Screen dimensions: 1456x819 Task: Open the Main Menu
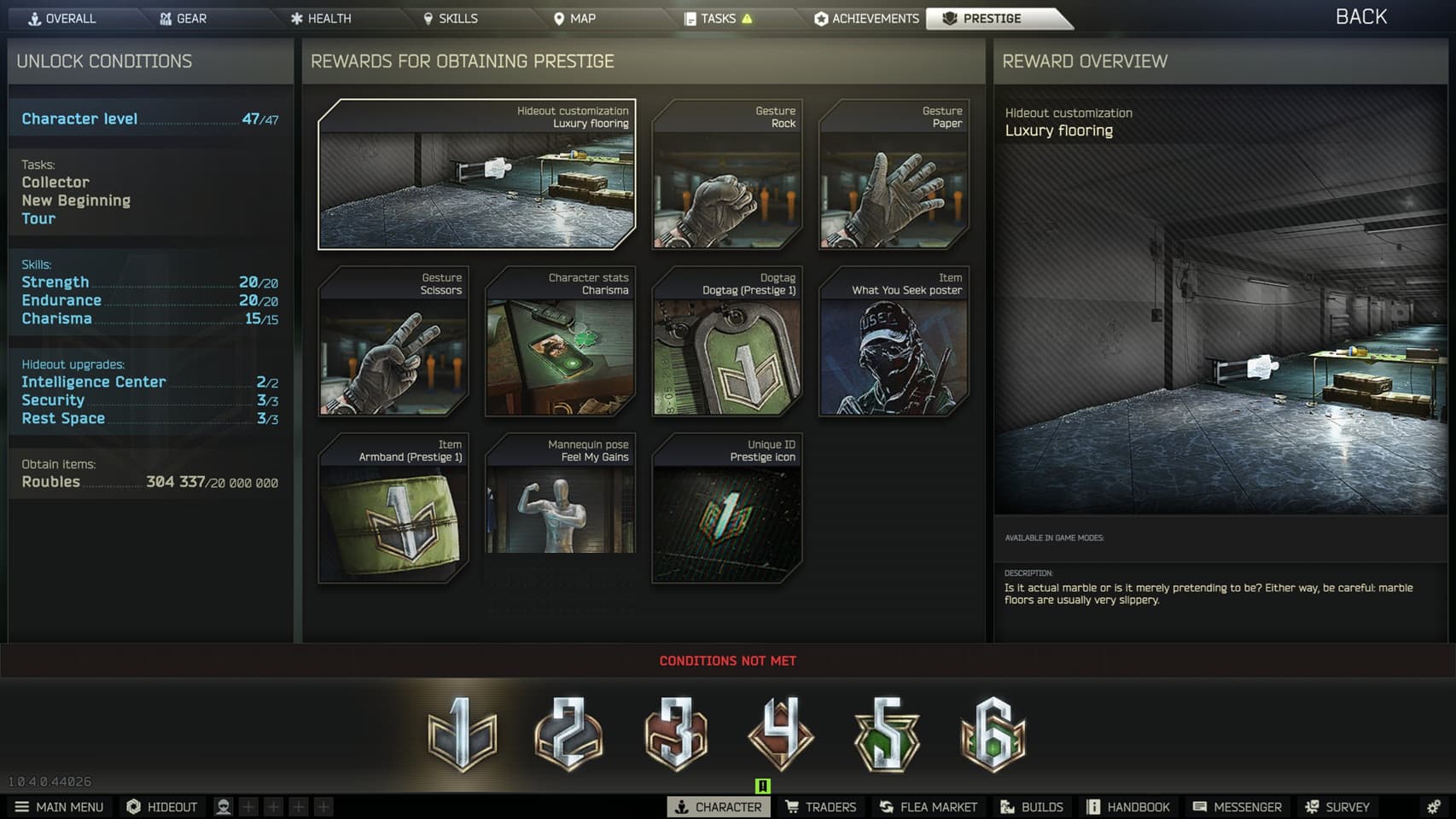(60, 806)
